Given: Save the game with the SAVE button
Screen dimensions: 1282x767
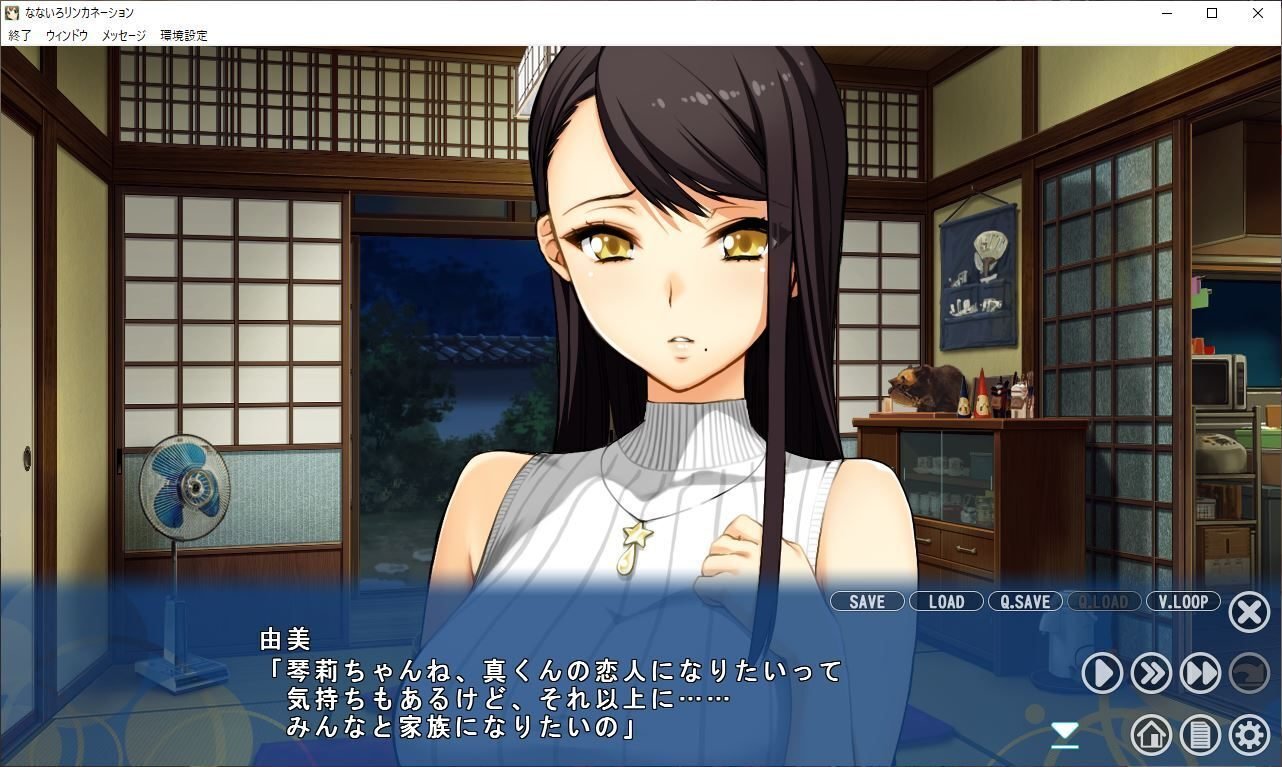Looking at the screenshot, I should point(866,601).
